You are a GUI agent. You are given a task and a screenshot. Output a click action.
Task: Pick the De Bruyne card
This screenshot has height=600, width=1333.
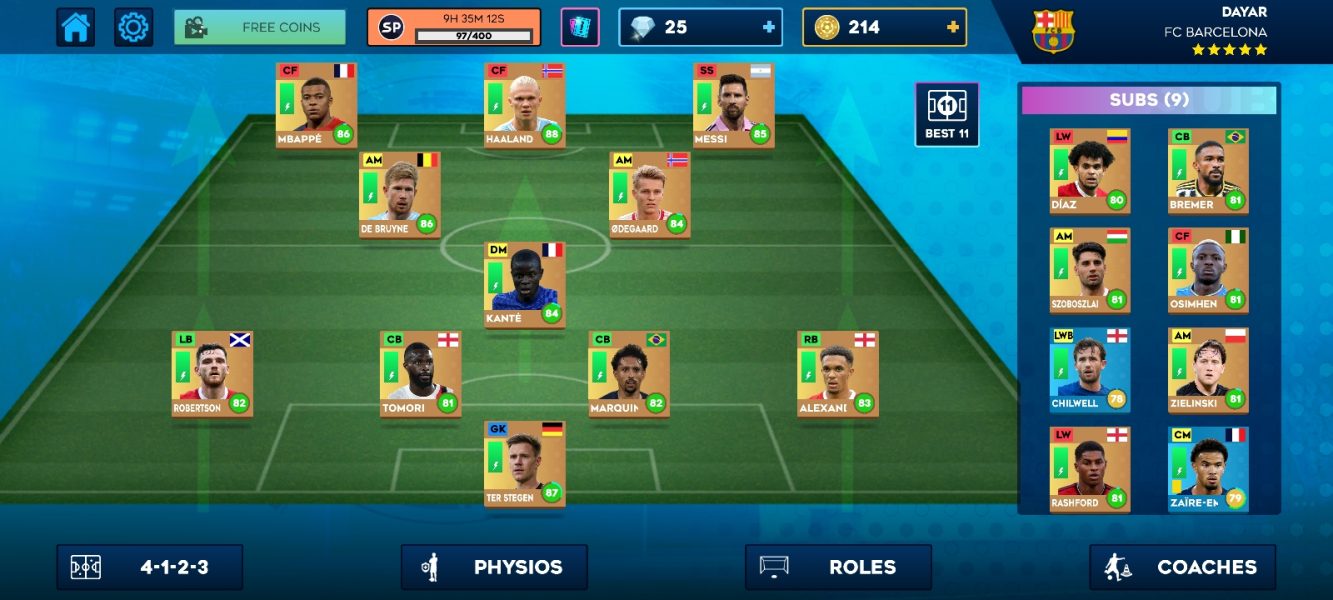point(400,194)
